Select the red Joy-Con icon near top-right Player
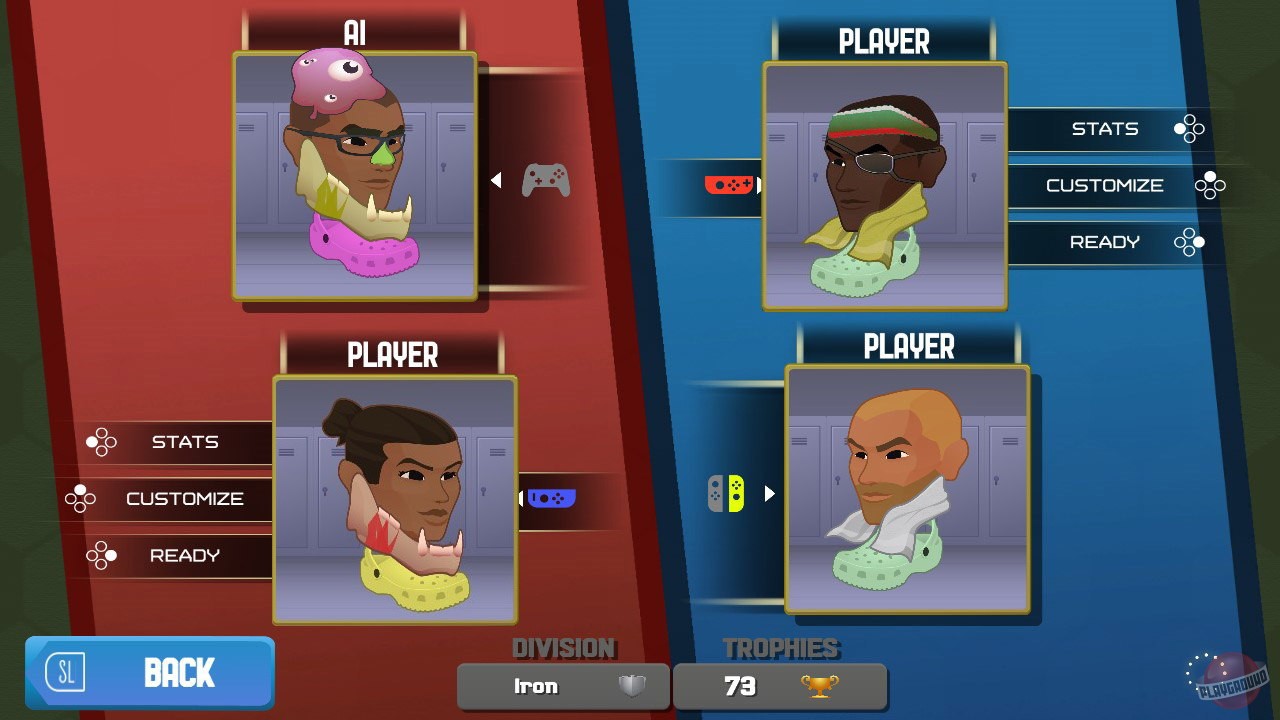1280x720 pixels. 728,185
